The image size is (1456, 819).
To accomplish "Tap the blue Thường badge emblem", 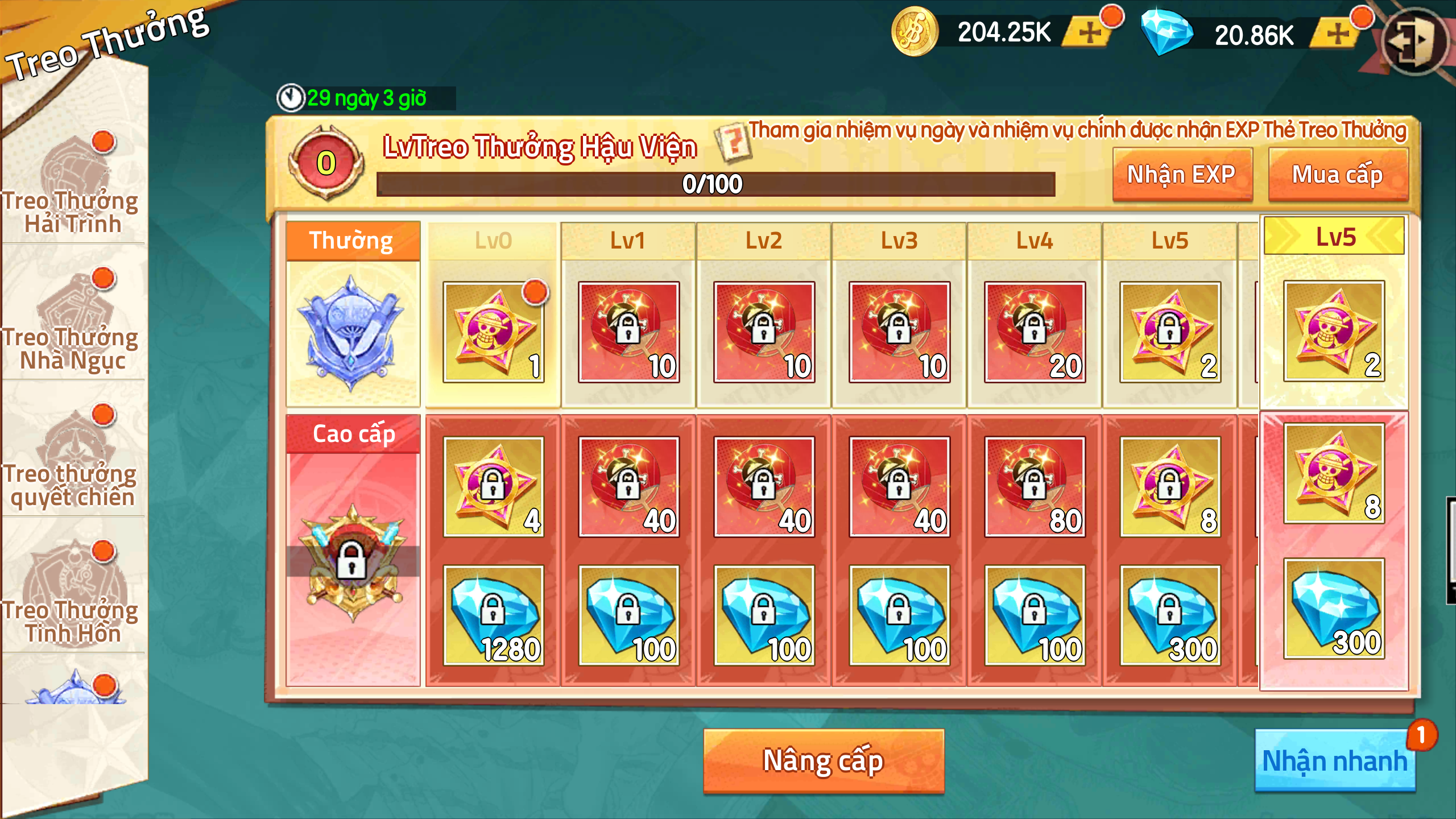I will coord(353,333).
